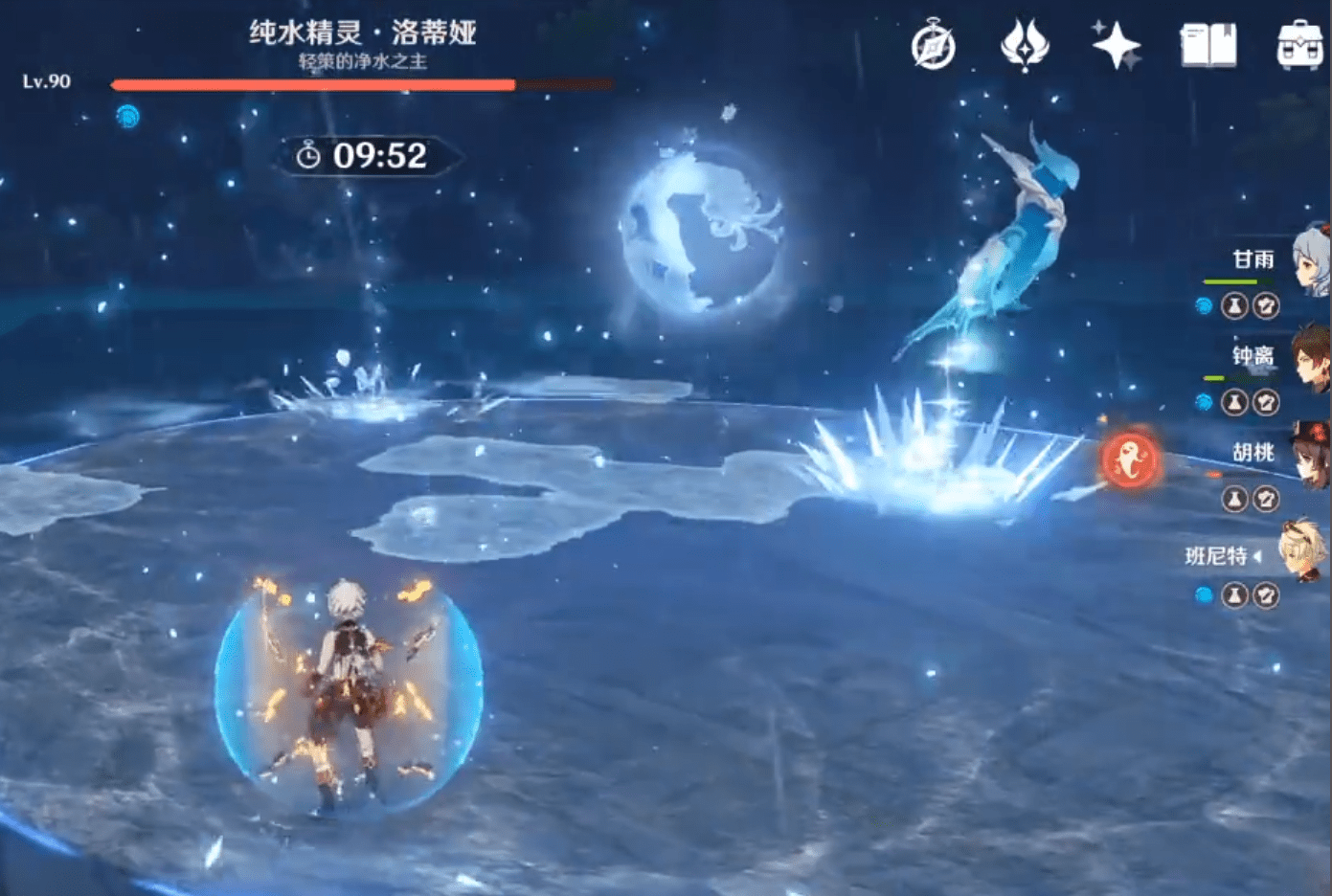Click Zhongli's elemental energy orb icon
Screen dimensions: 1332x896
1206,403
